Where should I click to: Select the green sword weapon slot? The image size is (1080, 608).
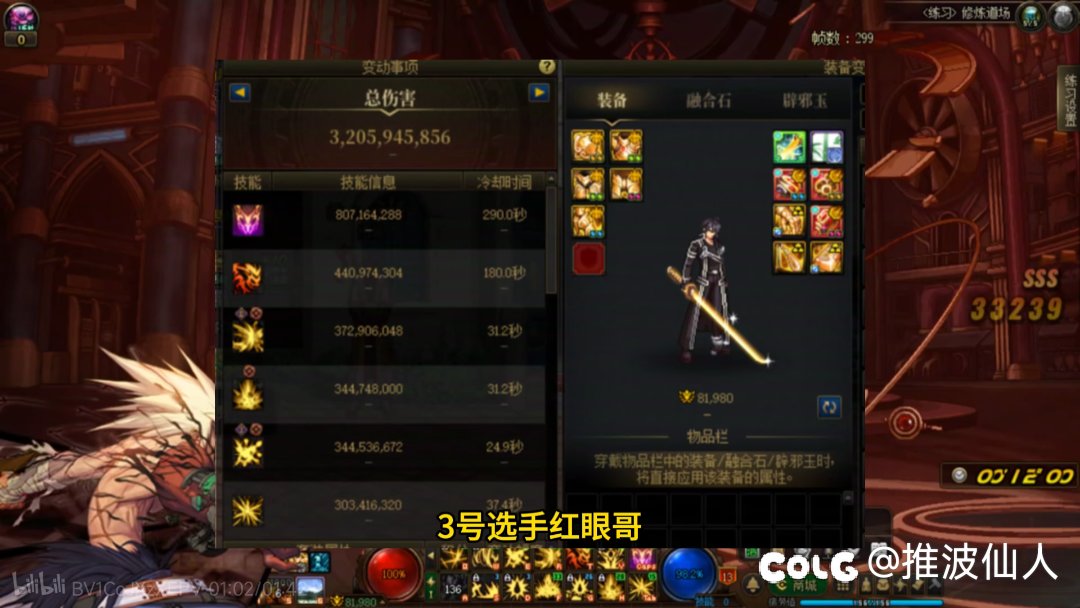click(x=789, y=148)
